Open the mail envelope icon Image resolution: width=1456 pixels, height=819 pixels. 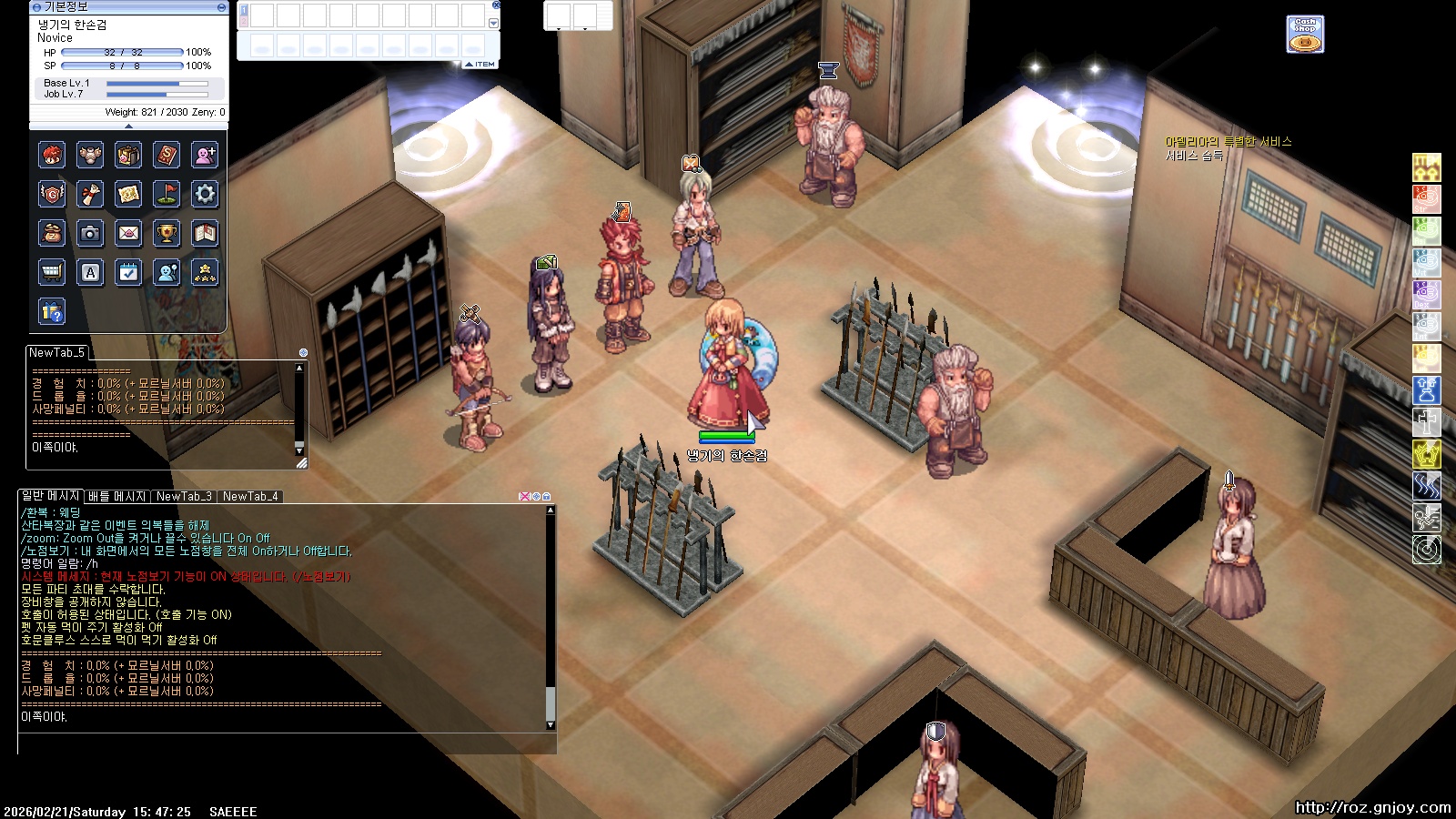pyautogui.click(x=128, y=233)
